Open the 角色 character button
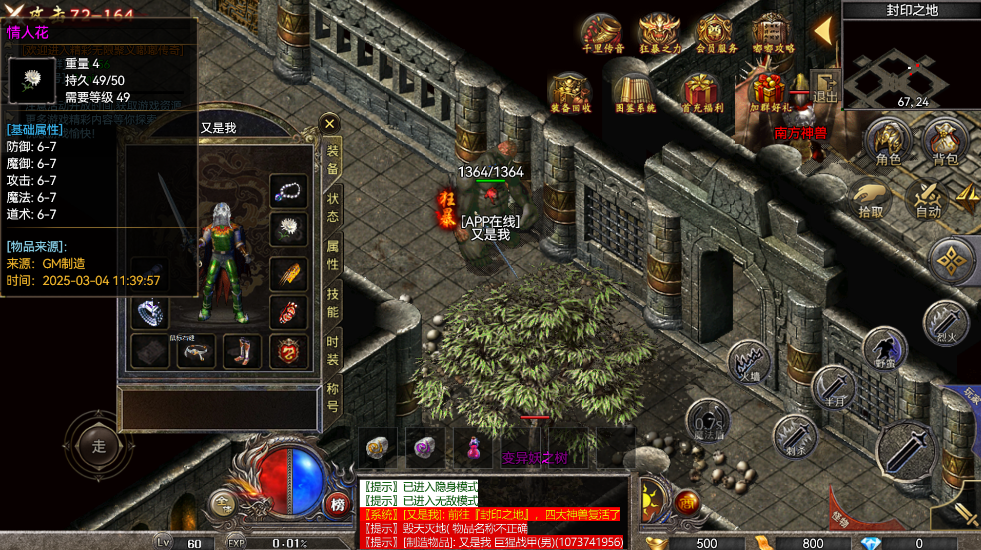 pos(888,141)
